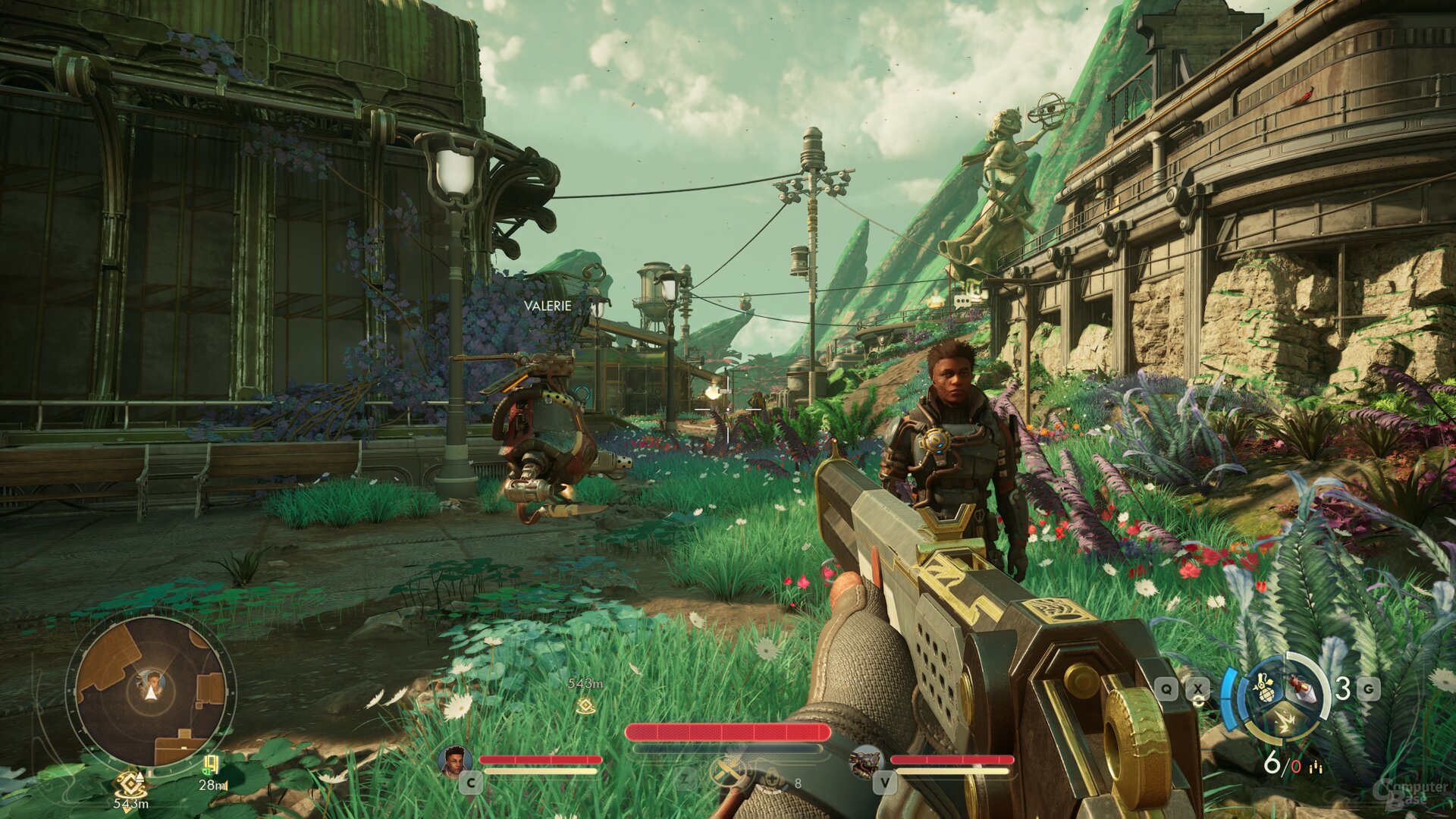Select the robot drone companion portrait
The image size is (1456, 819).
(866, 761)
